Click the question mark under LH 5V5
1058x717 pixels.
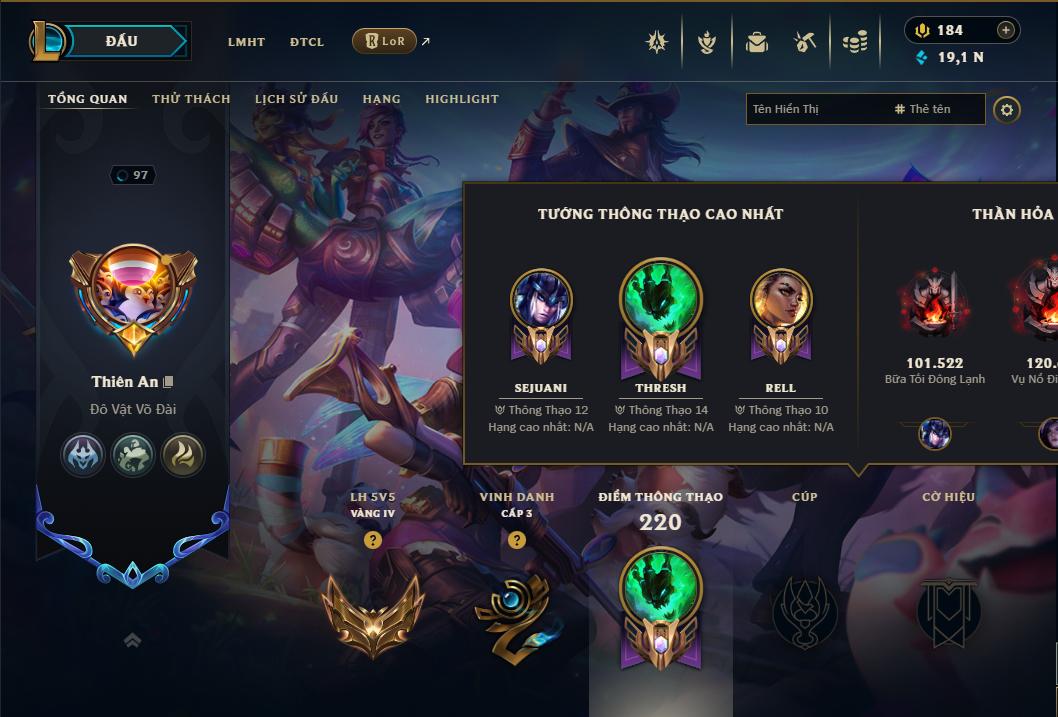point(373,540)
